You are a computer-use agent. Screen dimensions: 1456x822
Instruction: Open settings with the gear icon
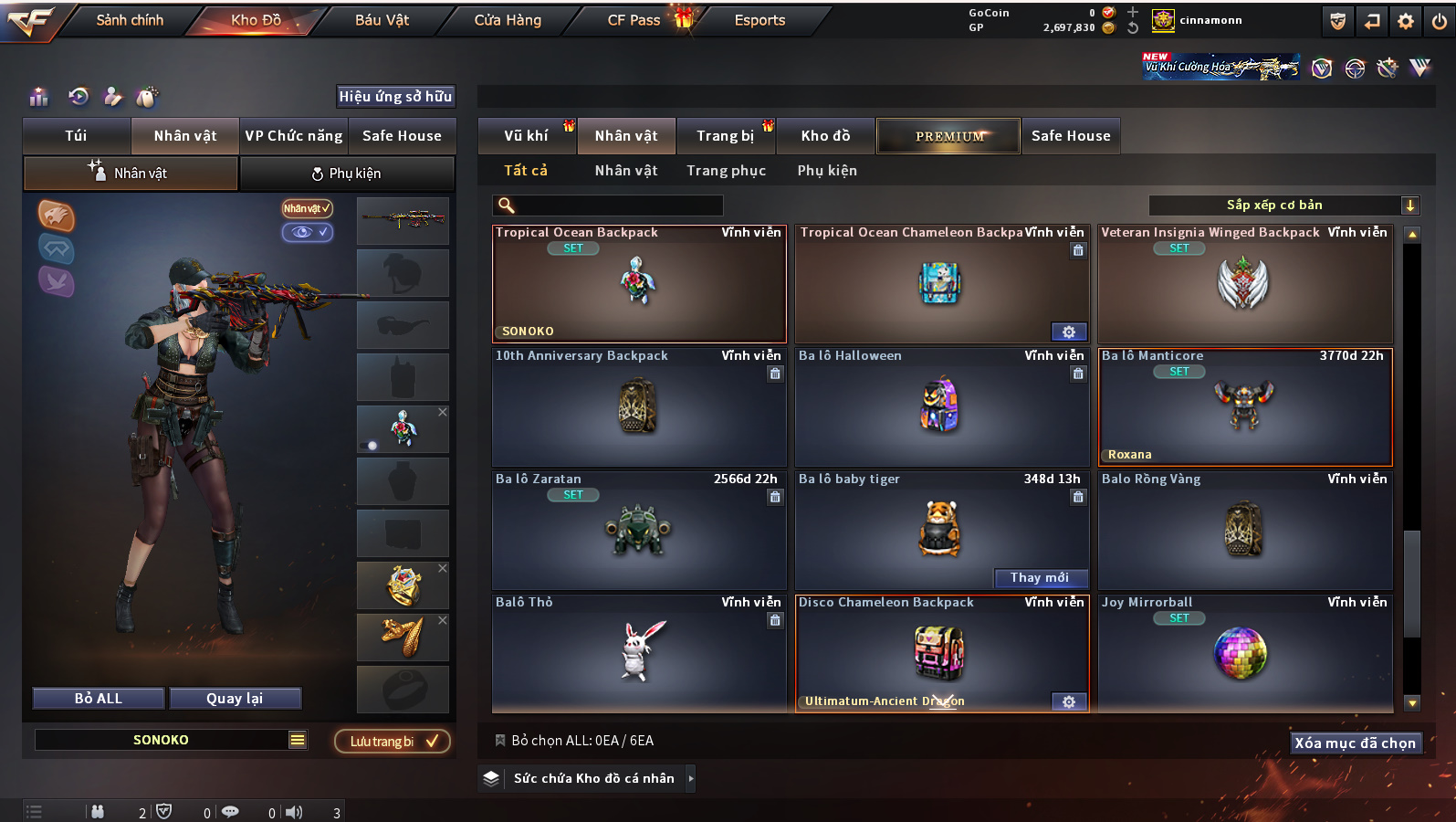(1406, 21)
